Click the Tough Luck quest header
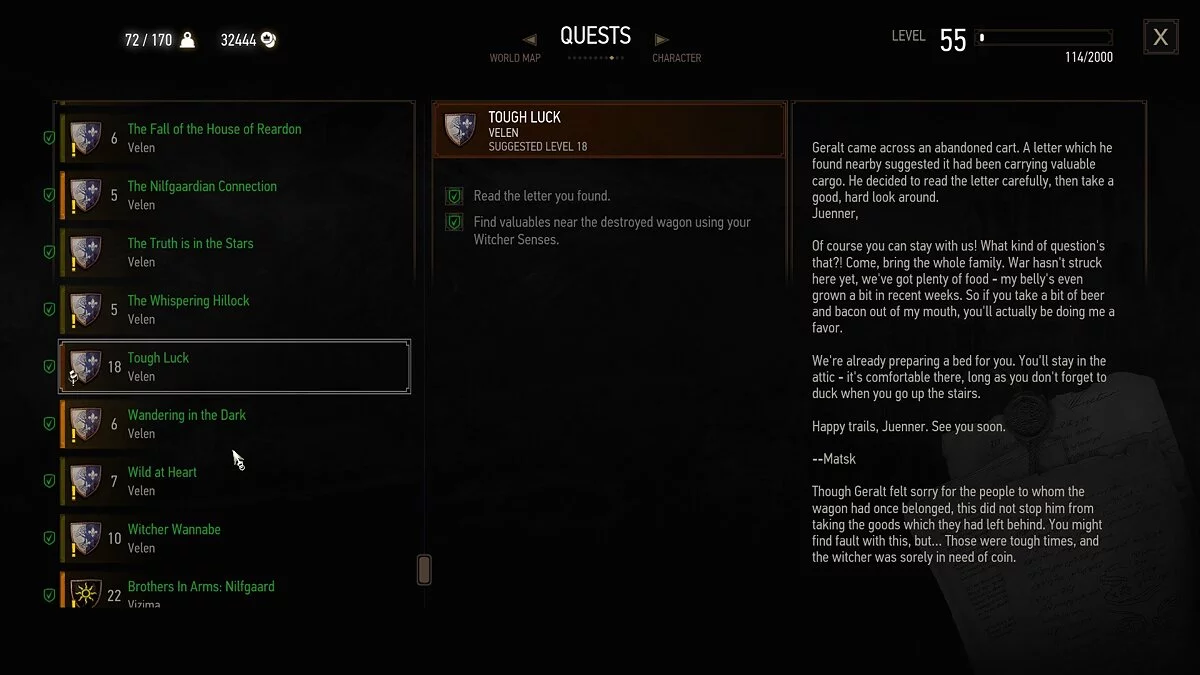Screen dimensions: 1200x675 click(609, 131)
